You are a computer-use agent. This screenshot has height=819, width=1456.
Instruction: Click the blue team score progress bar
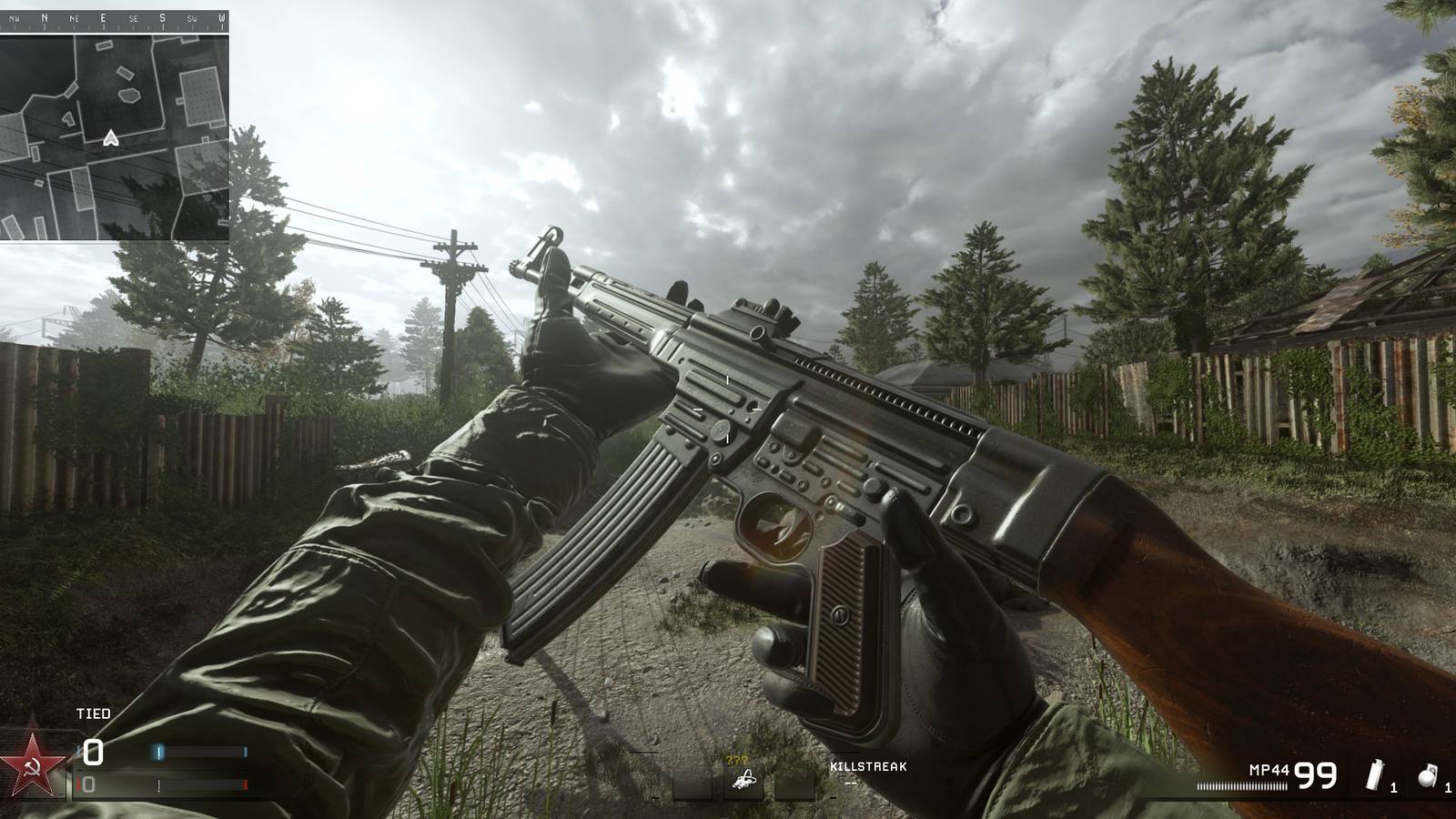point(200,752)
